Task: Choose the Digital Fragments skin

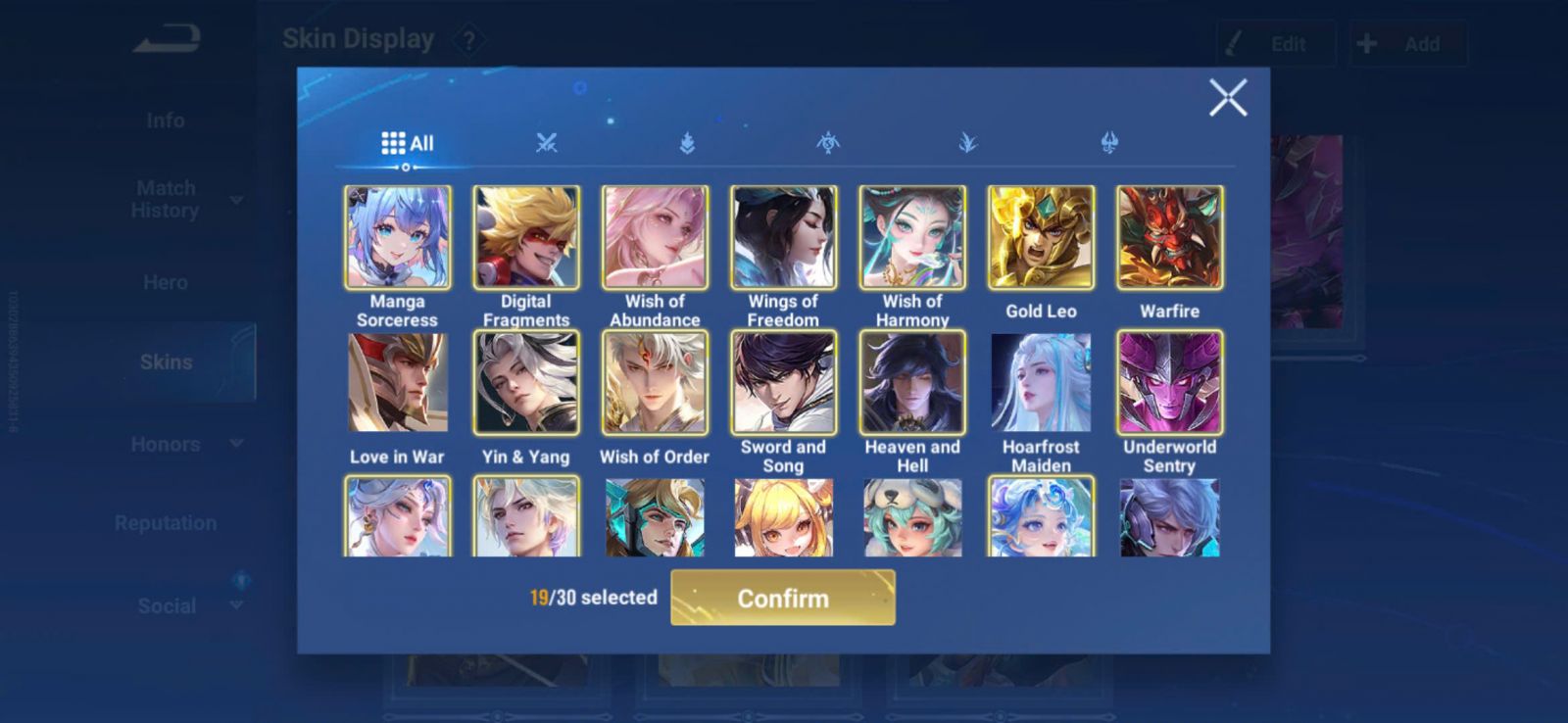Action: coord(526,238)
